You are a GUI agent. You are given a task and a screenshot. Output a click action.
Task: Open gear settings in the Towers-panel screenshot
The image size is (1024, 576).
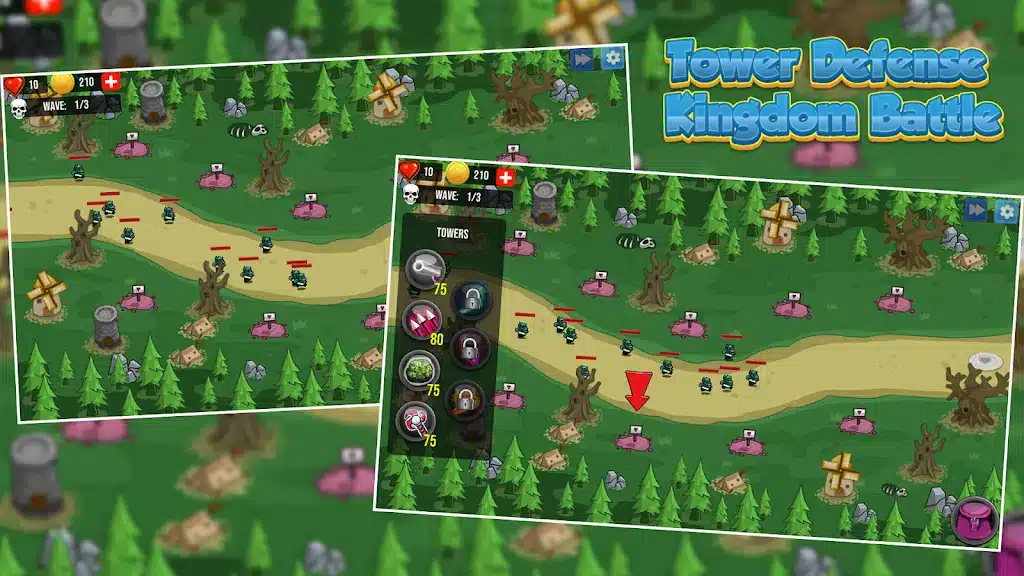1005,210
